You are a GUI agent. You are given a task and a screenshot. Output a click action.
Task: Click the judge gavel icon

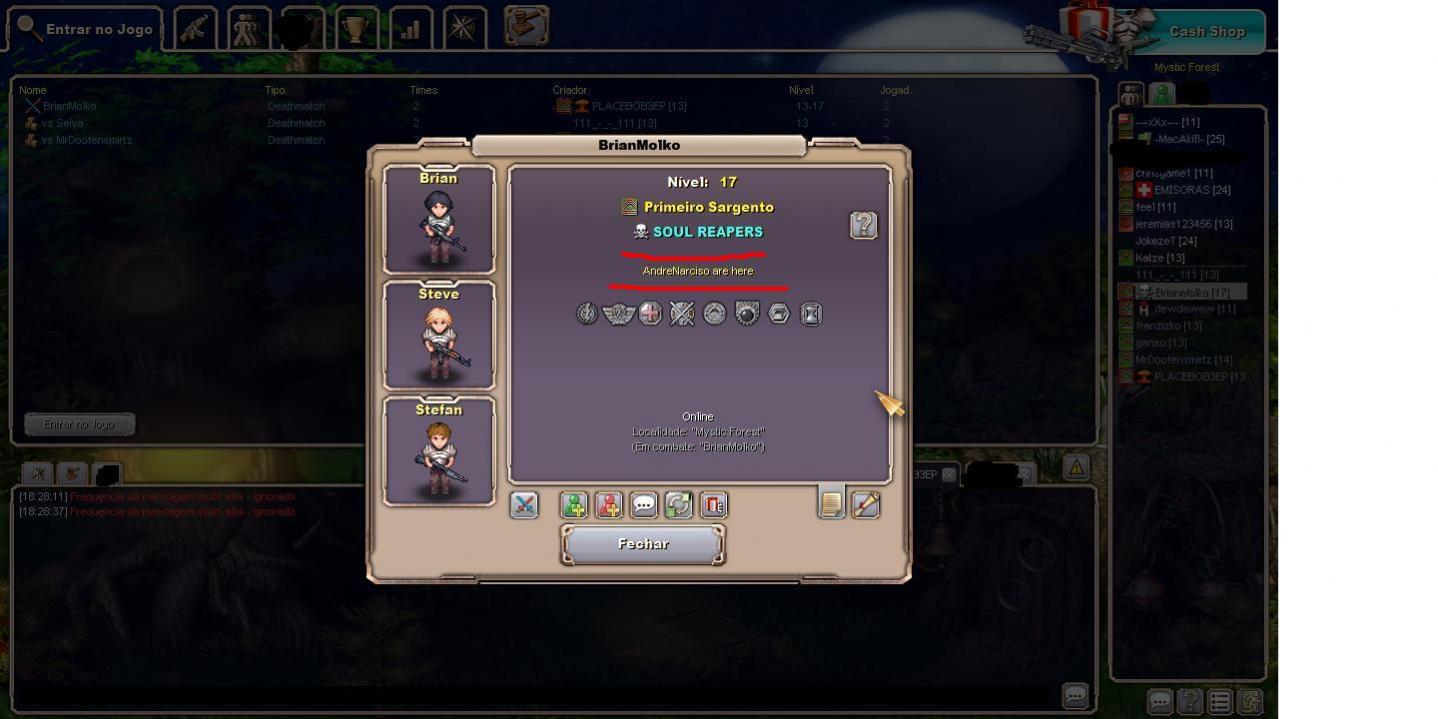tap(526, 26)
